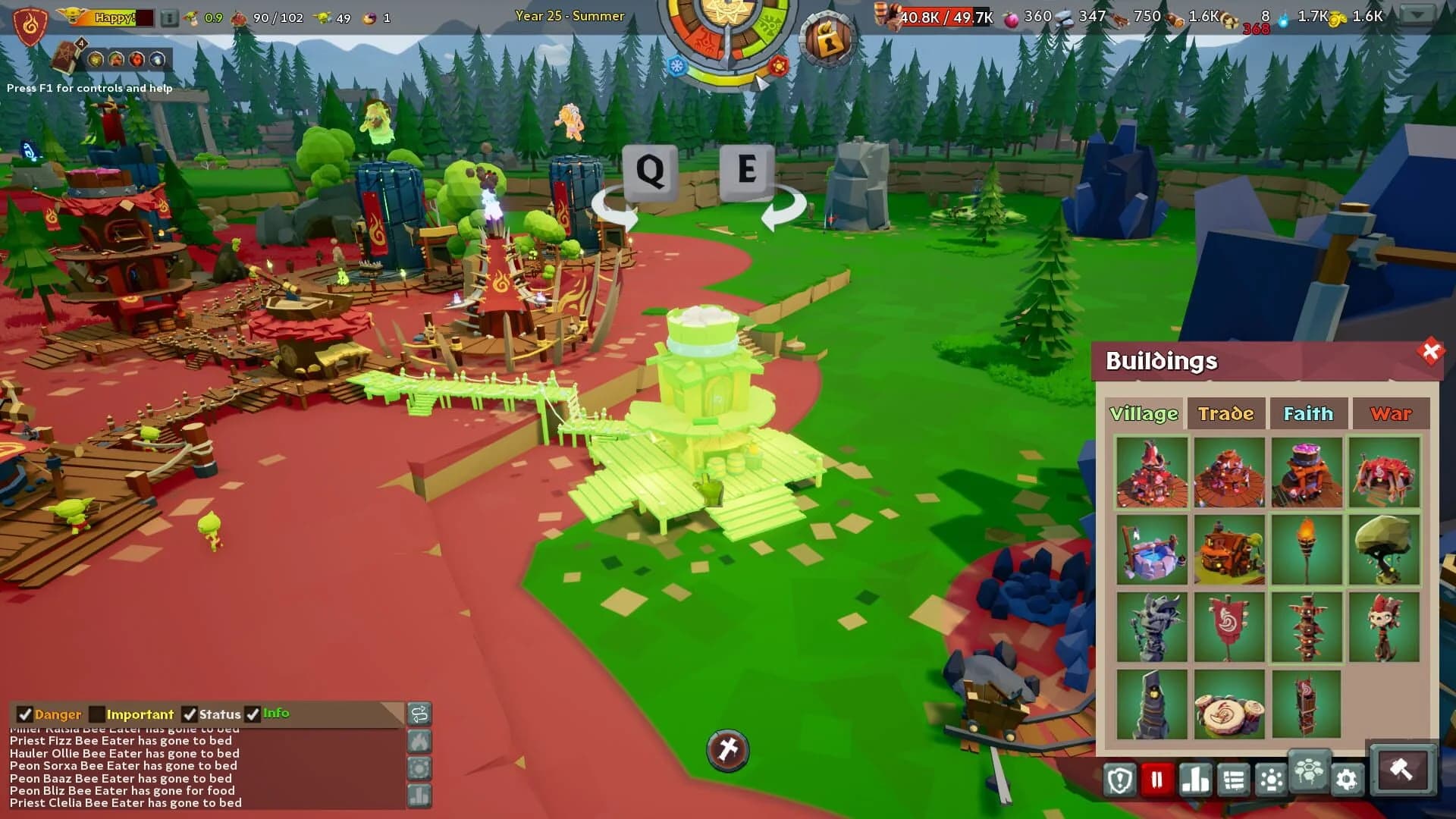Screen dimensions: 1456x819
Task: Disable the Info message filter
Action: pyautogui.click(x=254, y=714)
